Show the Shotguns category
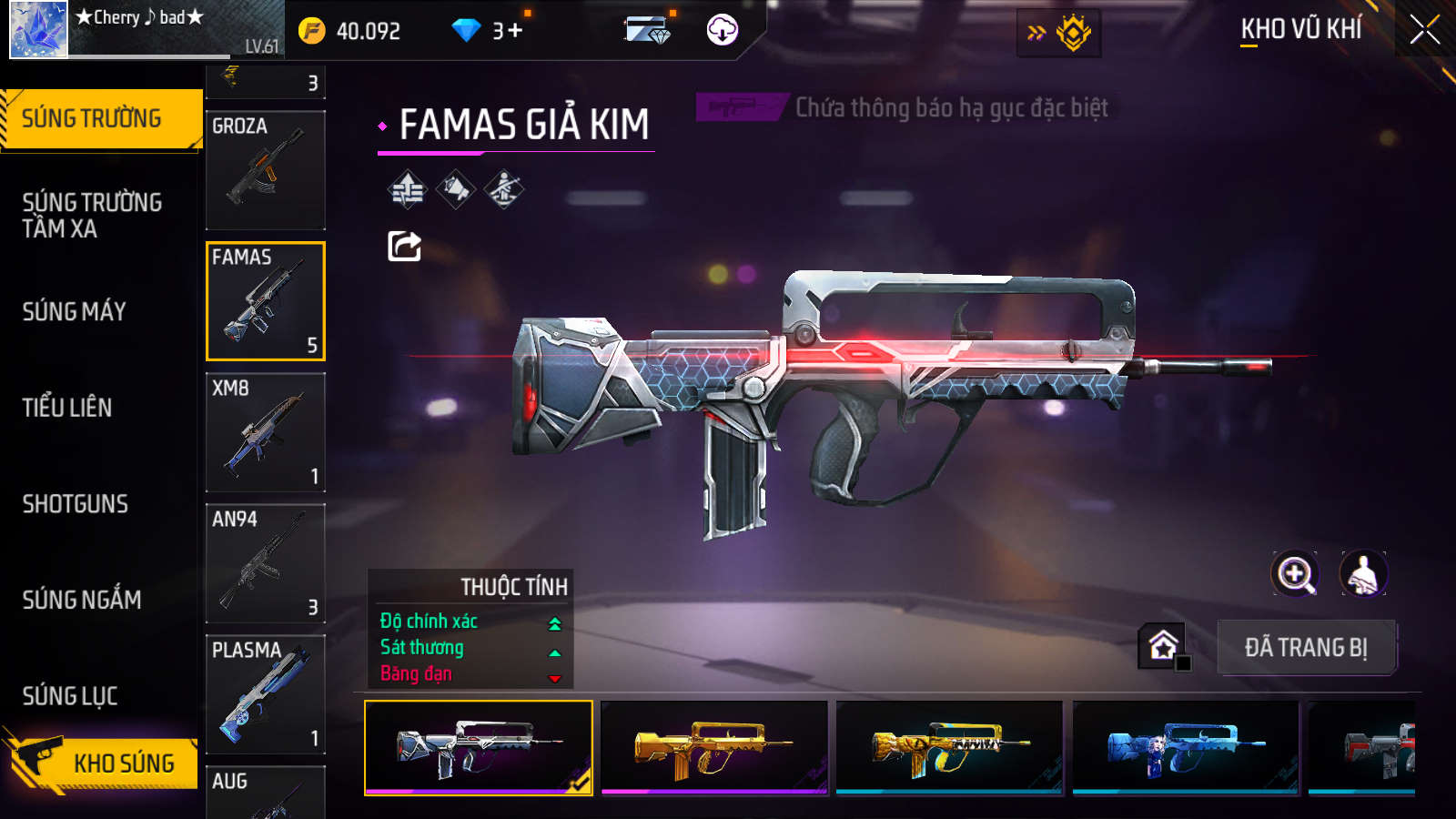 [76, 504]
